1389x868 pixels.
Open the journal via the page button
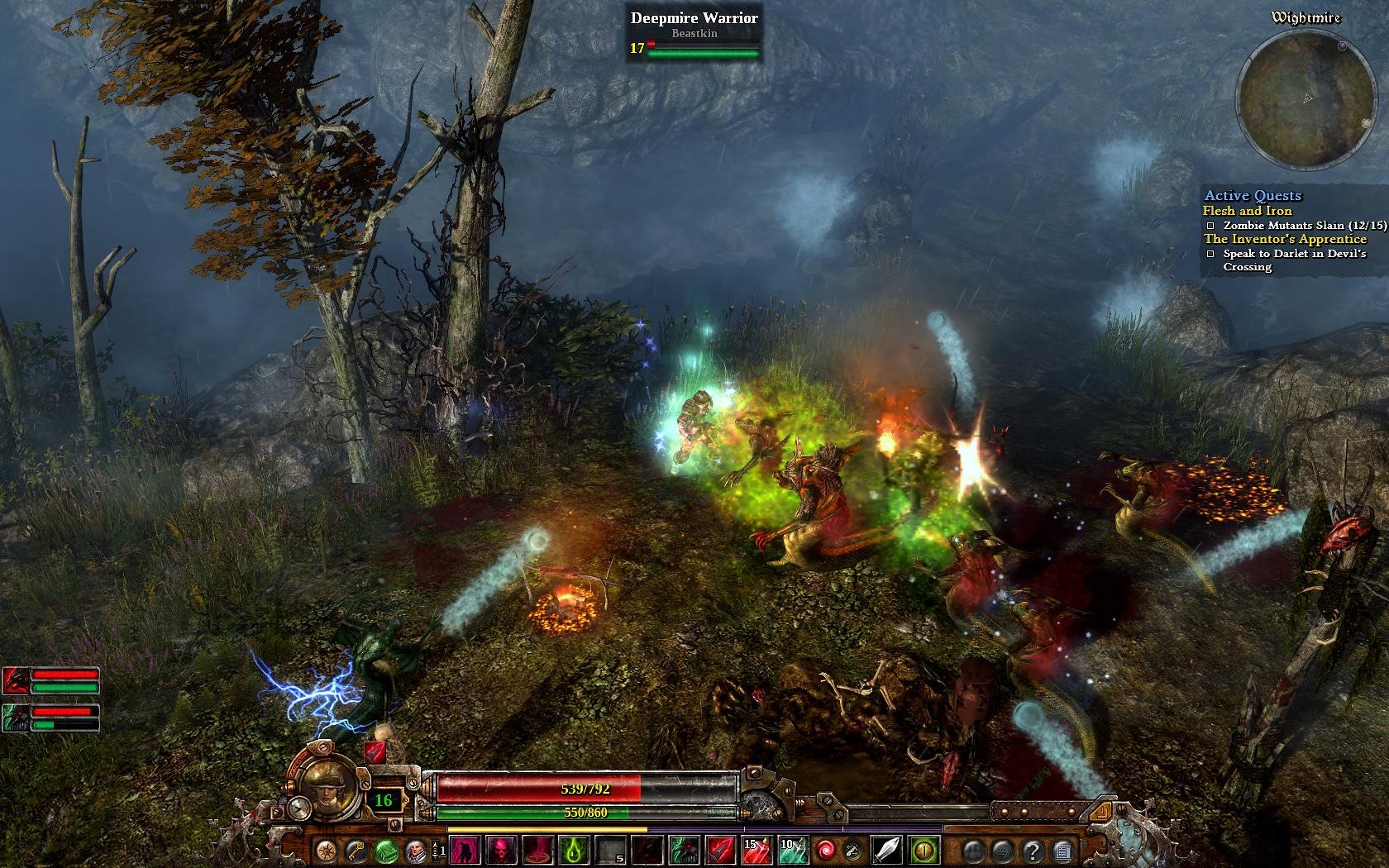[x=1062, y=851]
